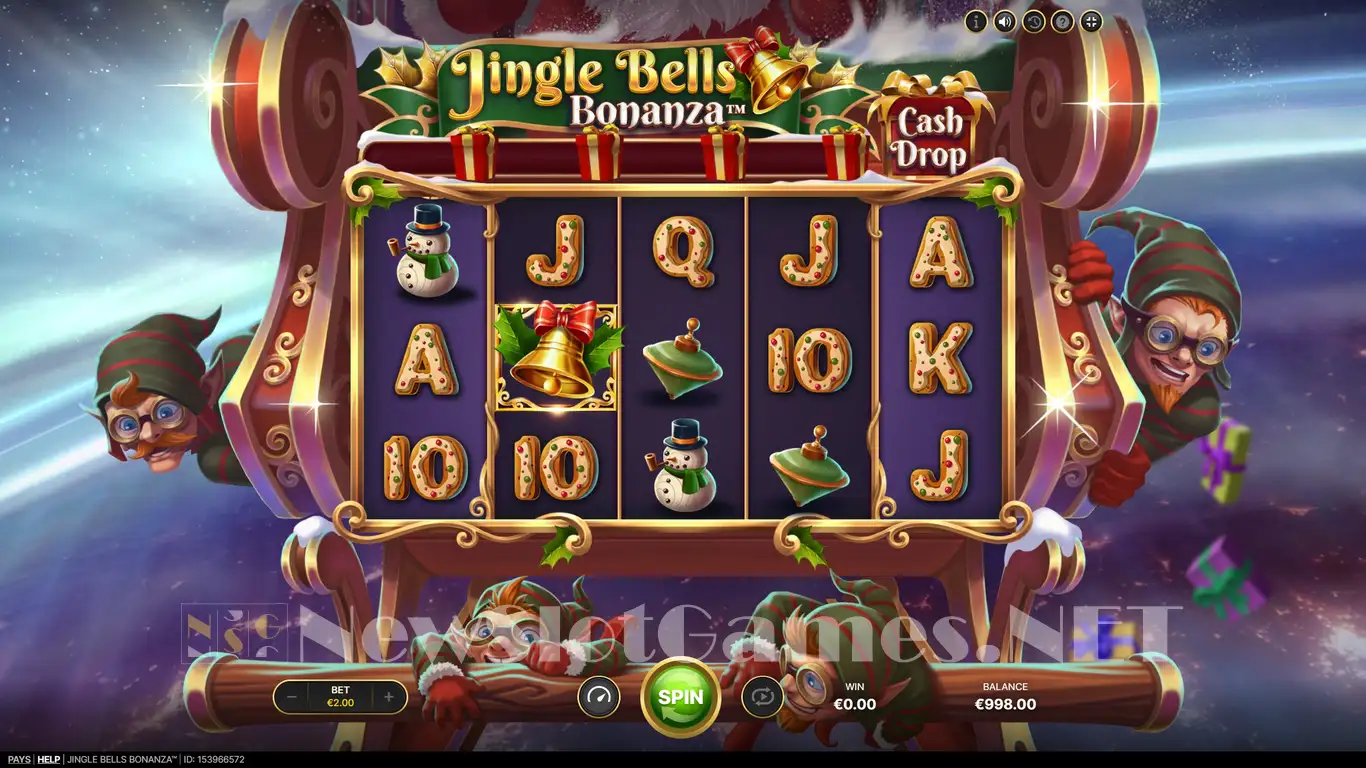Open the Cash Drop gift box
Screen dimensions: 1366x768
coord(931,130)
